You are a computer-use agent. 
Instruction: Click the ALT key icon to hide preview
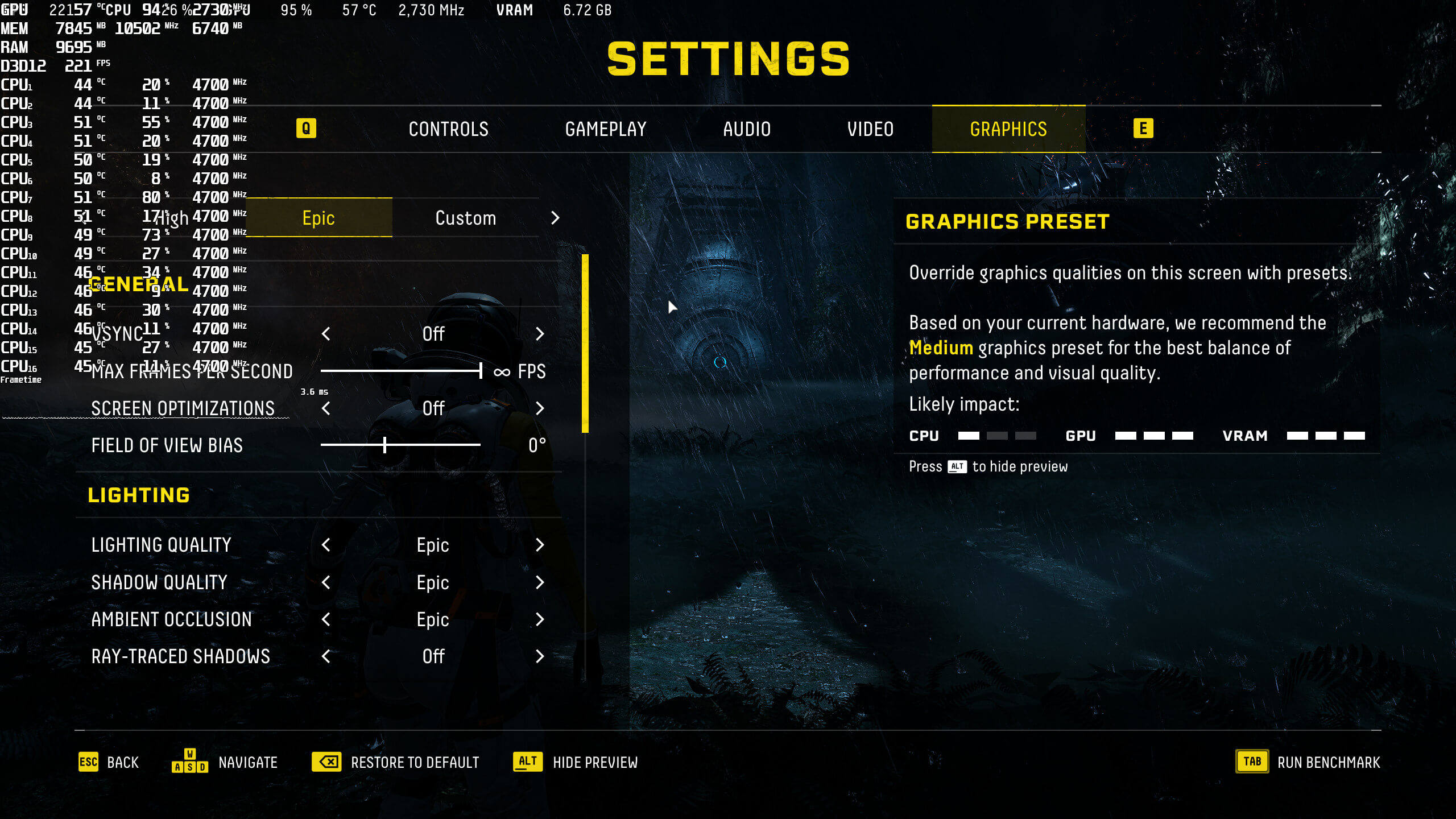[x=526, y=762]
